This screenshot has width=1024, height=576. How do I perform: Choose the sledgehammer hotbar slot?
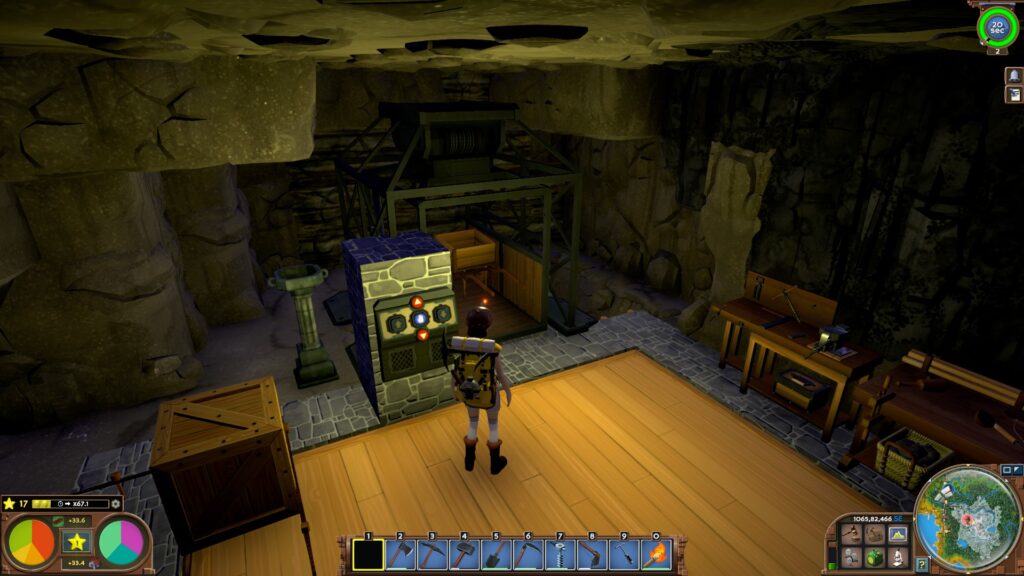(464, 554)
